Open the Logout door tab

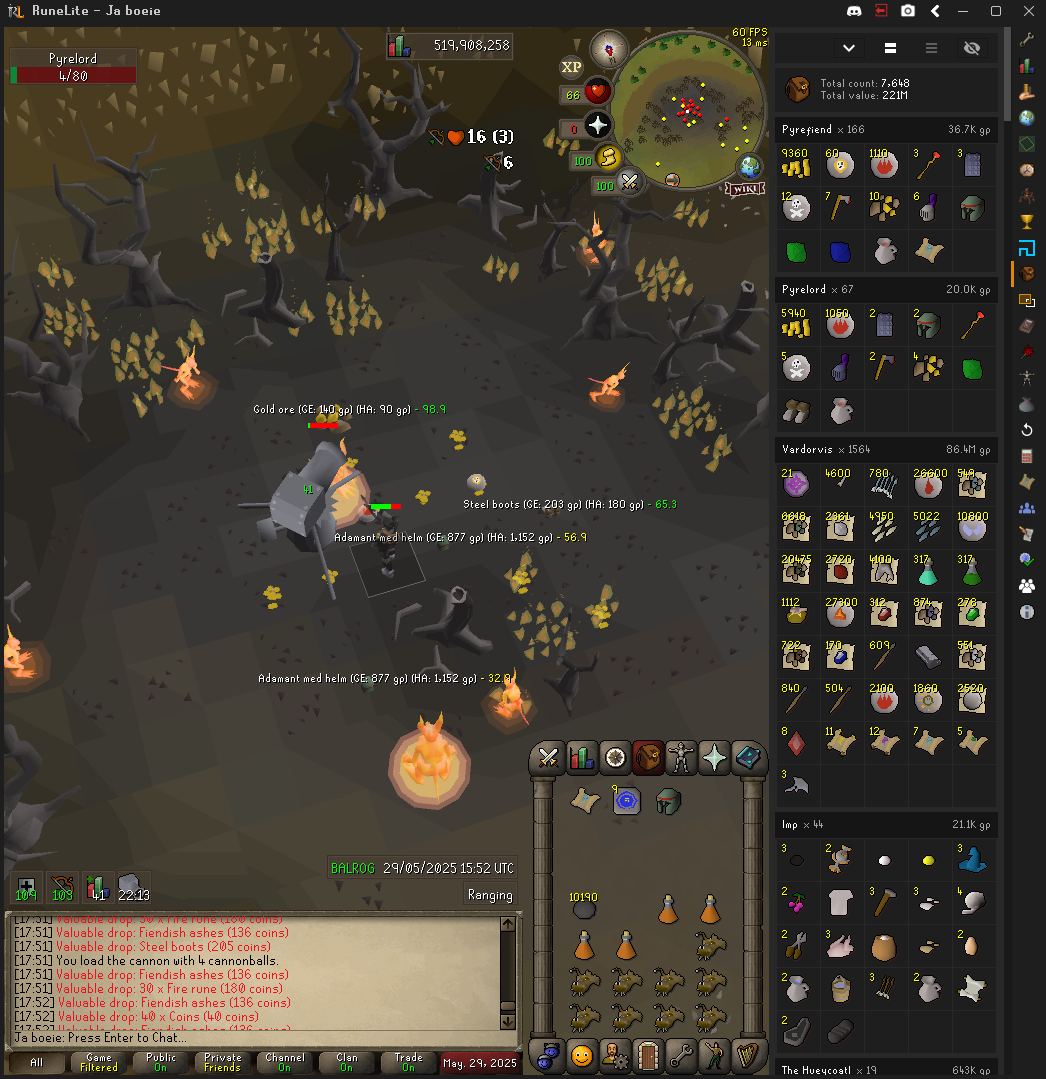pyautogui.click(x=648, y=1054)
